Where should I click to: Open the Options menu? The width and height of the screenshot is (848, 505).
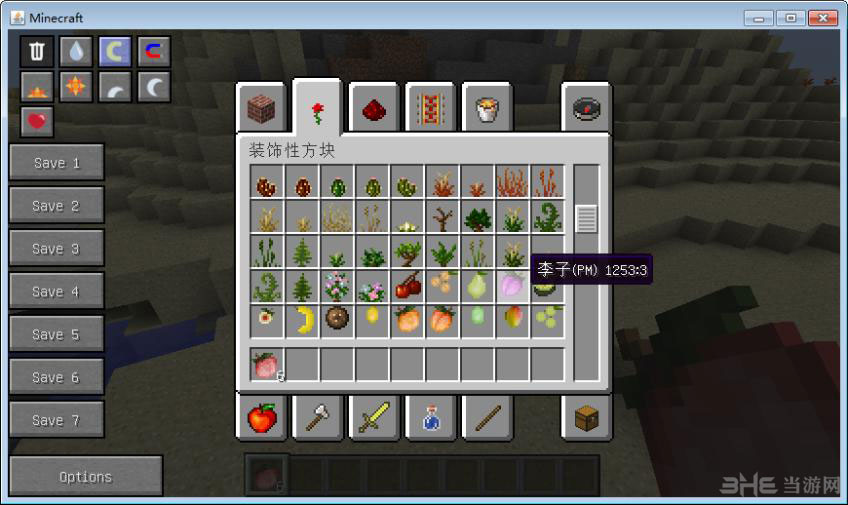tap(86, 477)
